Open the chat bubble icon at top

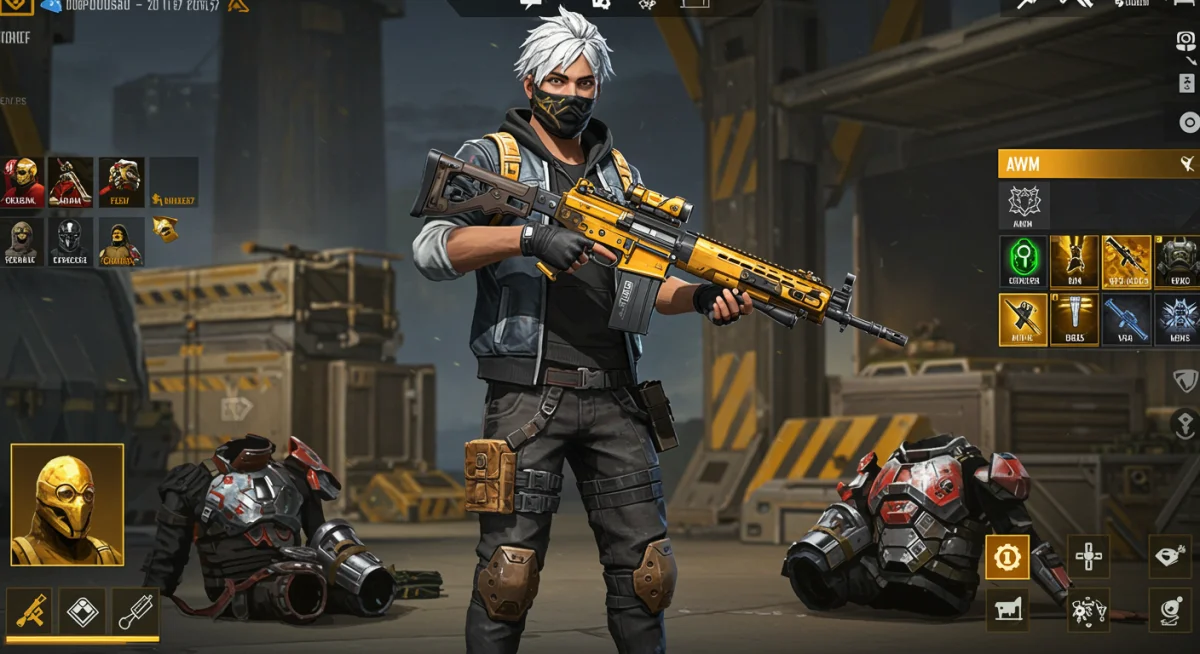coord(530,5)
